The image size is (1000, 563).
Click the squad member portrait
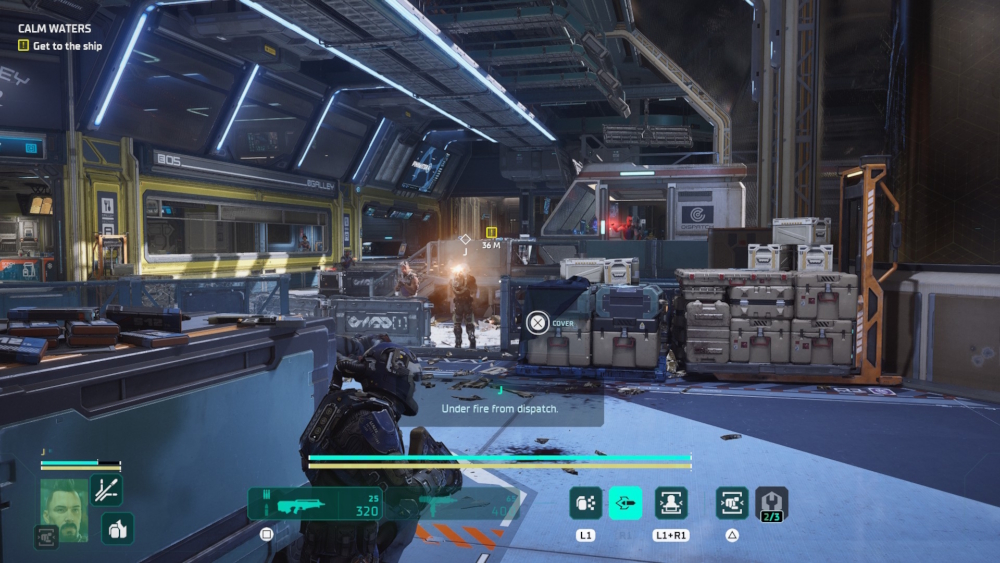pyautogui.click(x=64, y=510)
